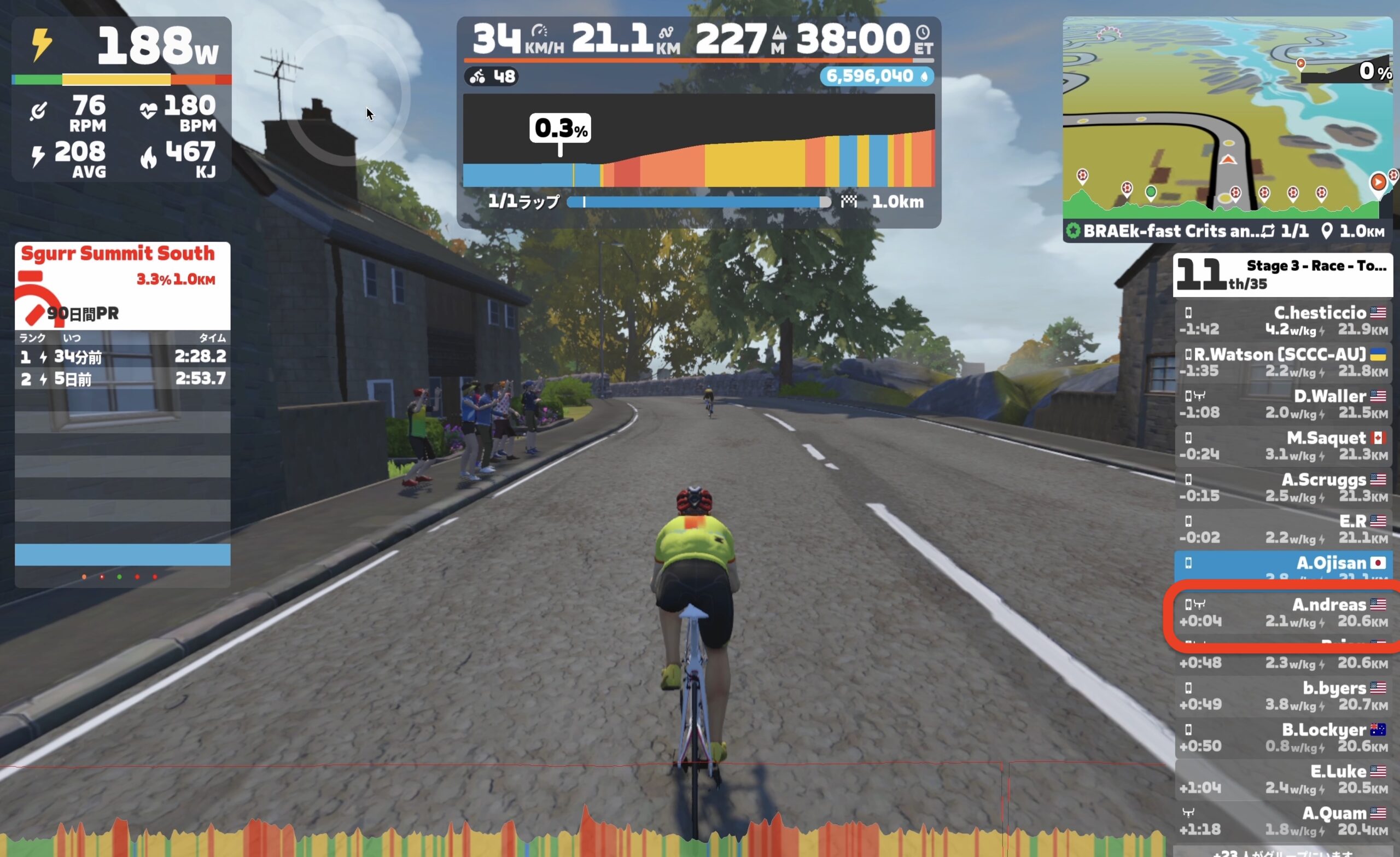Screen dimensions: 1400x857
Task: Click rider A.andreas in the list
Action: click(x=1283, y=613)
